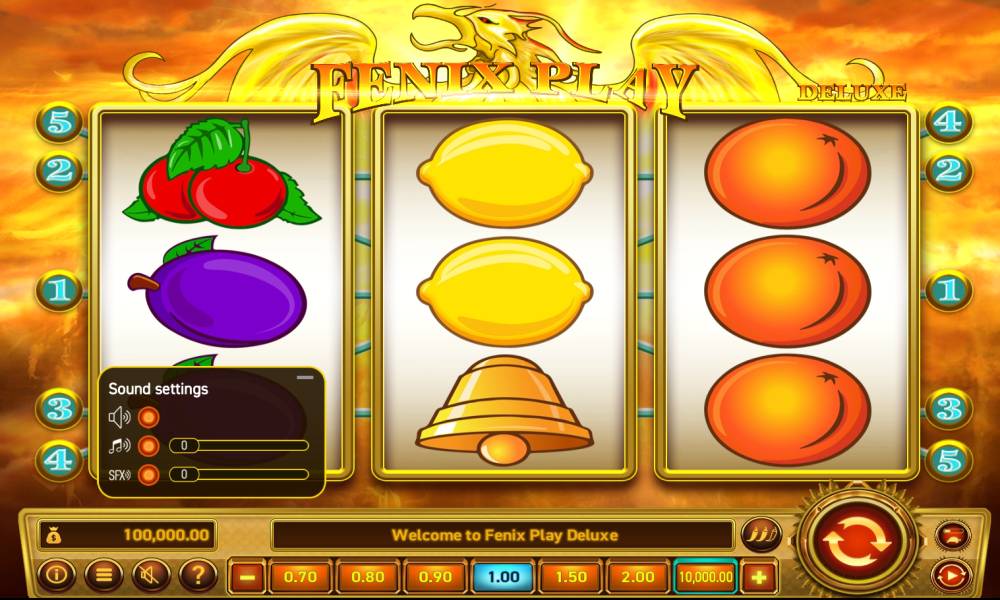Viewport: 1000px width, 600px height.
Task: Open the hamburger menu button
Action: (102, 575)
